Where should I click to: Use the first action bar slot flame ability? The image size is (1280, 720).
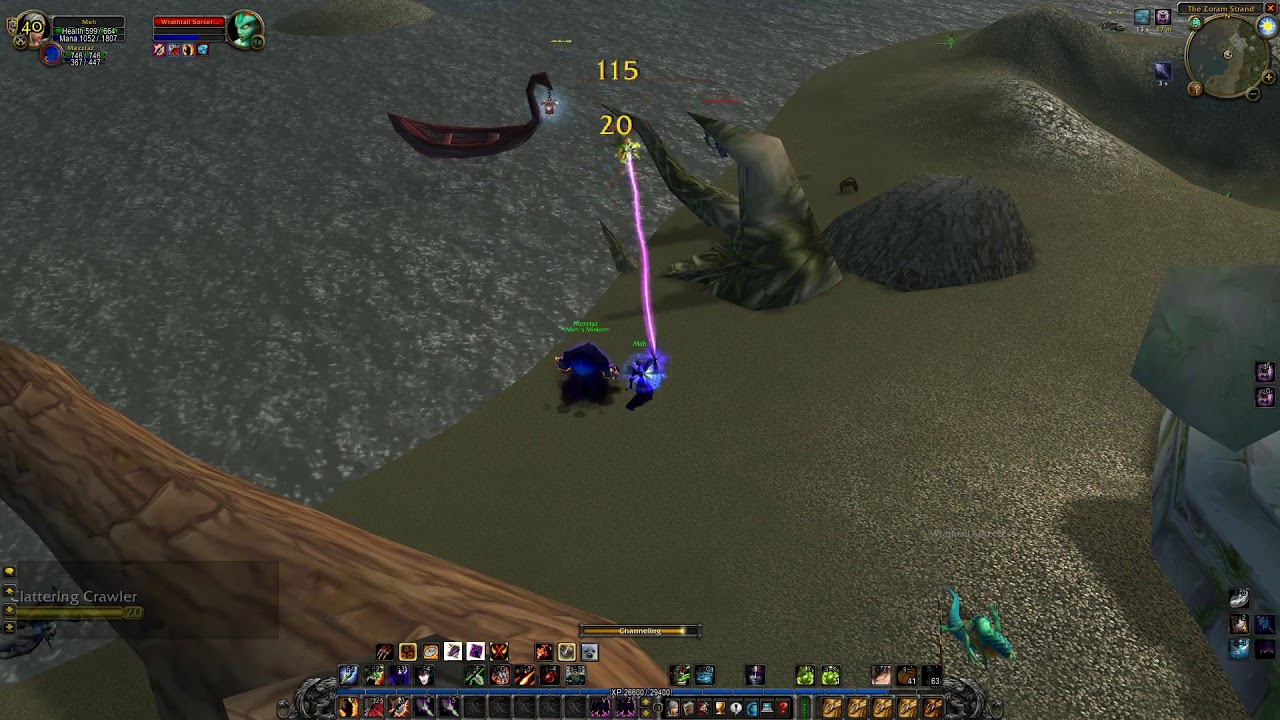[x=348, y=708]
